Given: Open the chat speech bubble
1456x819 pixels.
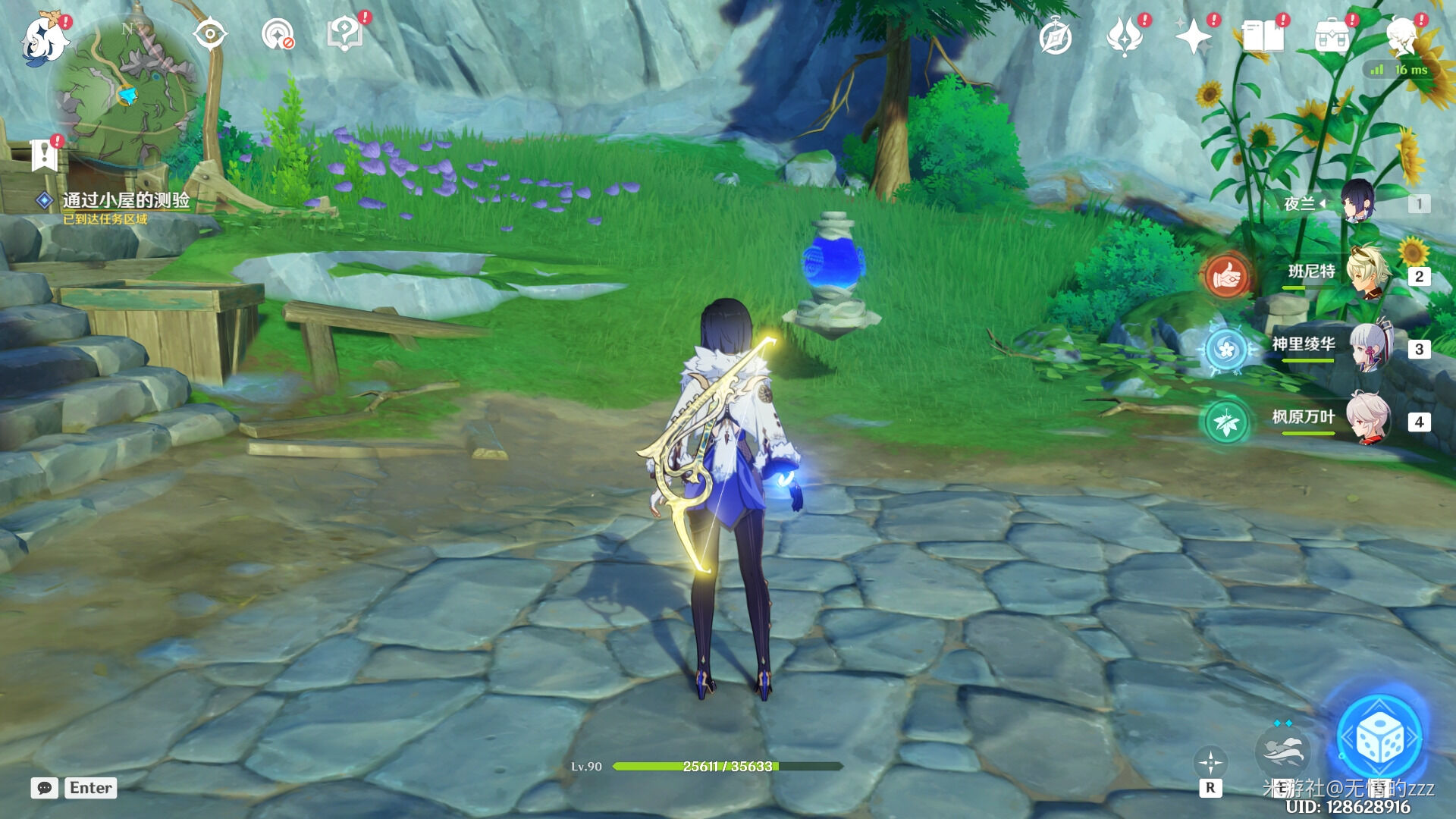Looking at the screenshot, I should pos(45,788).
